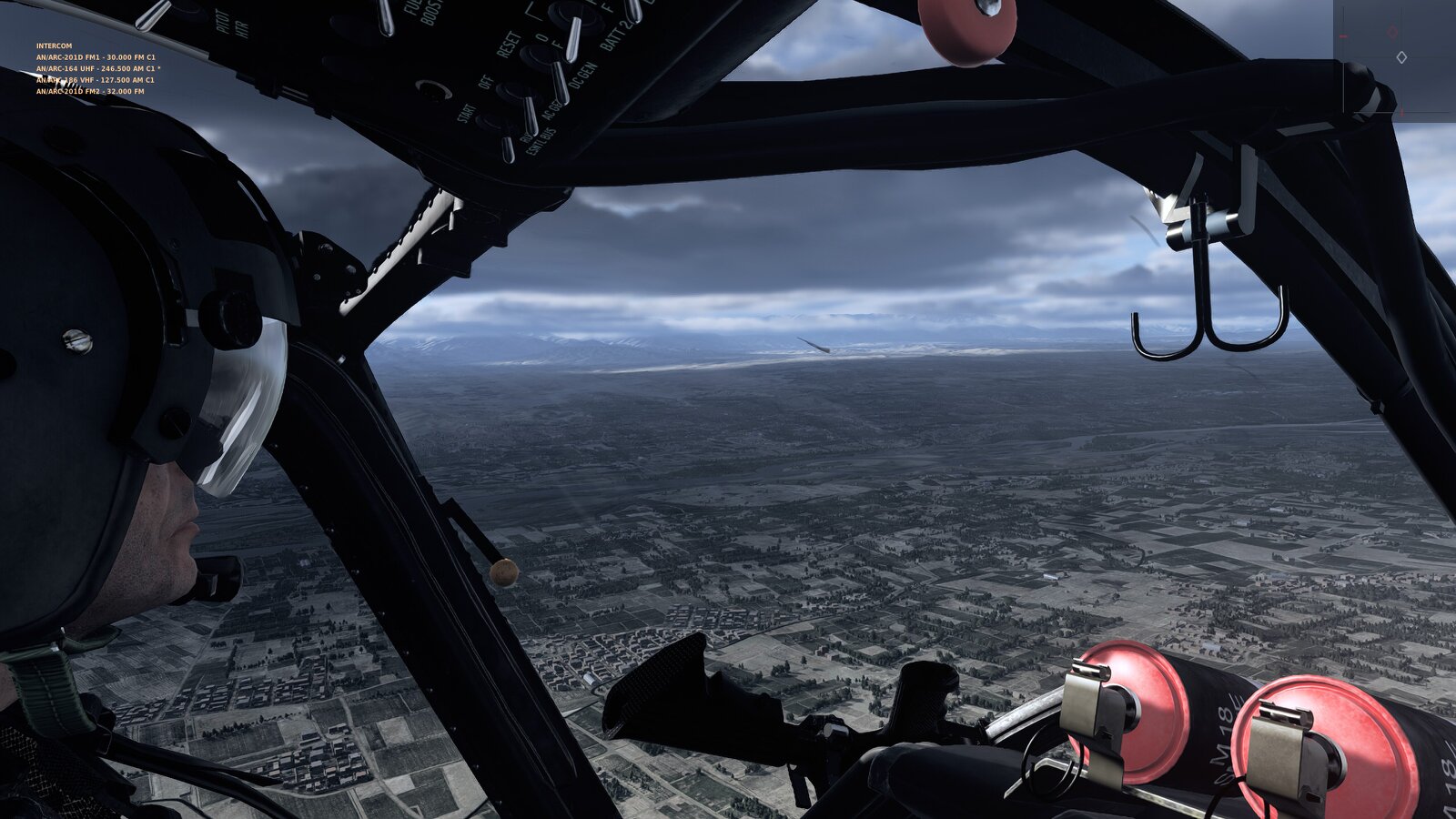Select the INTERCOM radio entry

(54, 45)
